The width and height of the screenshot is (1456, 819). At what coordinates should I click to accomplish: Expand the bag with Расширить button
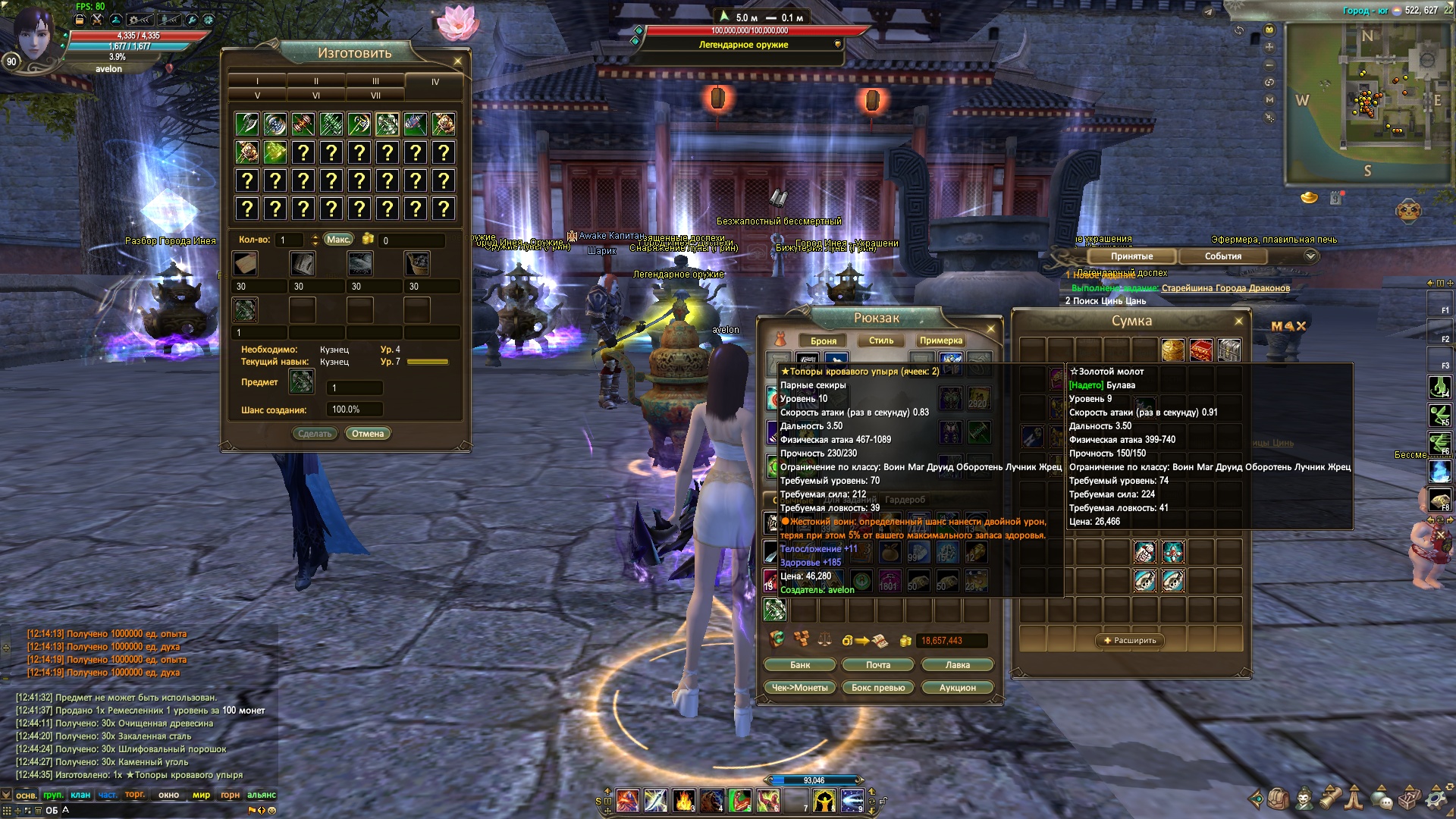[x=1130, y=641]
